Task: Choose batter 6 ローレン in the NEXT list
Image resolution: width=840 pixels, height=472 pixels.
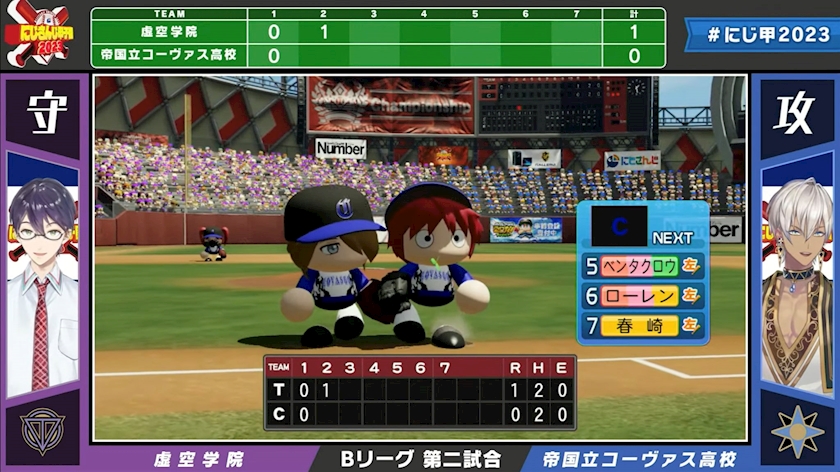Action: click(x=642, y=296)
